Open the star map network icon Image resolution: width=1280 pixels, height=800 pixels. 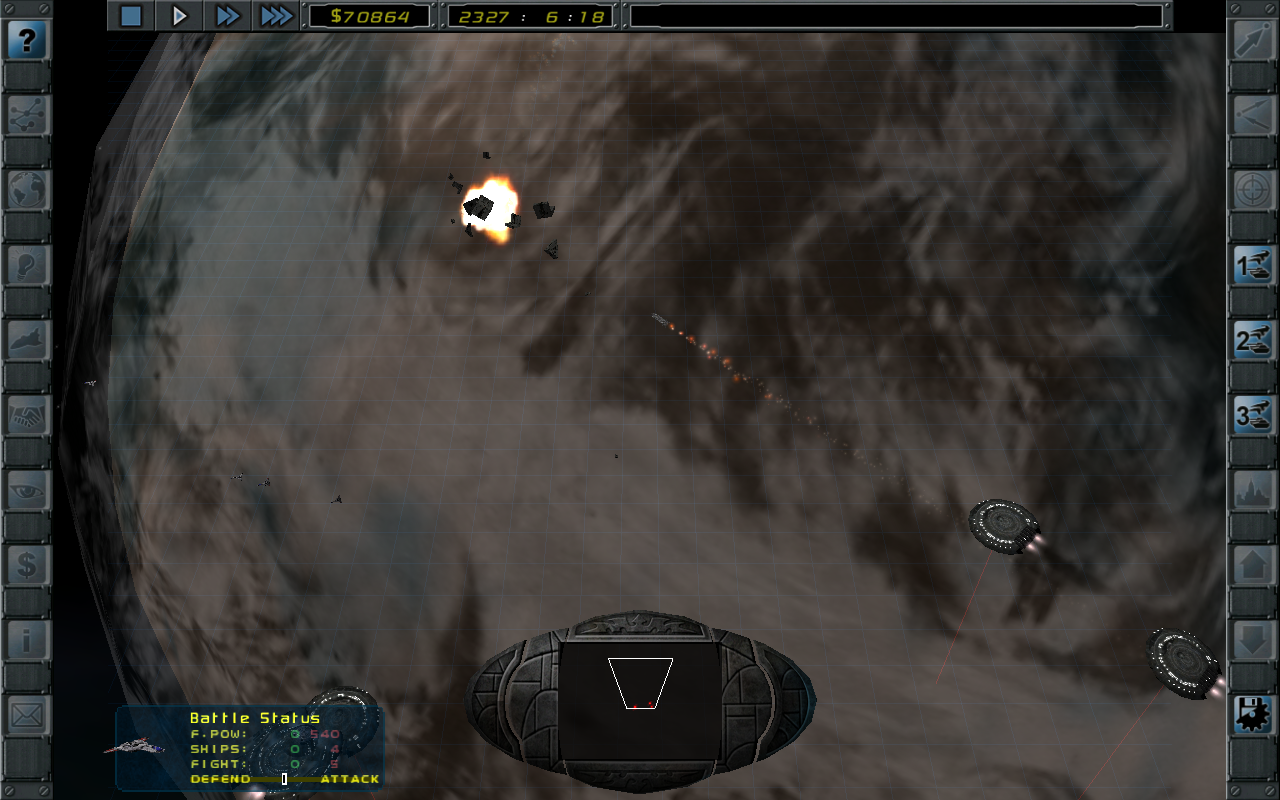[27, 116]
